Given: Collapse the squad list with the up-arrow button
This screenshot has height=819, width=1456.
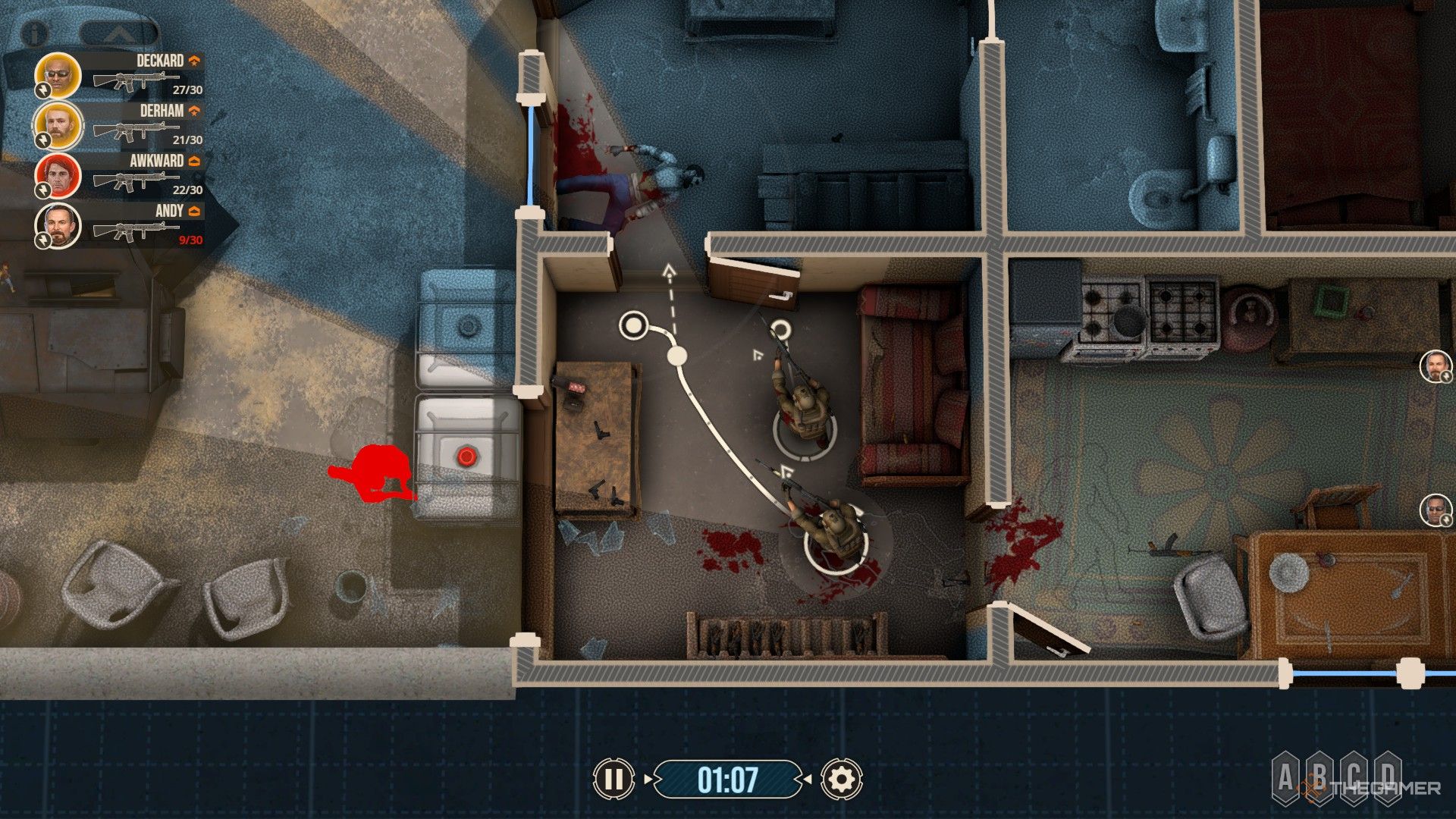Looking at the screenshot, I should pos(119,33).
